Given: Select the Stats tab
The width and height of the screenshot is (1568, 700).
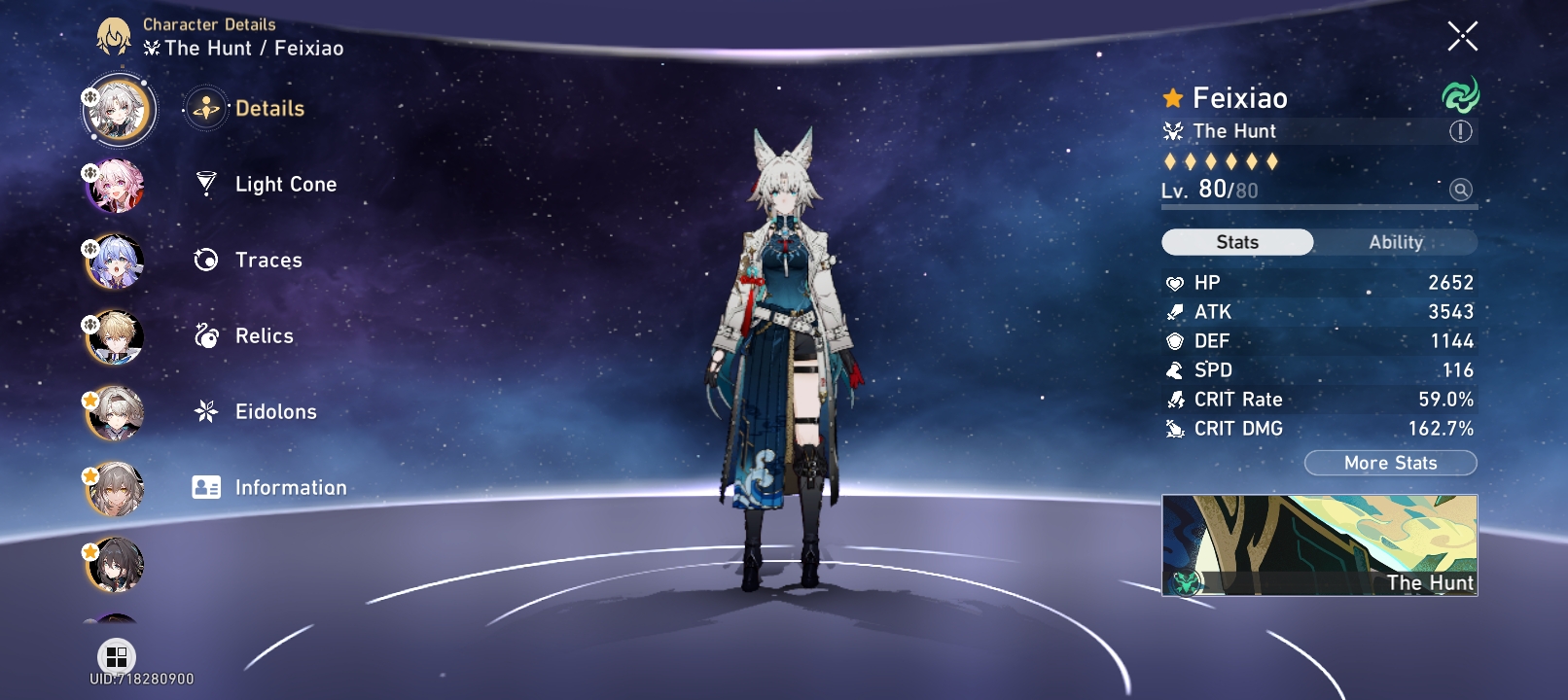Looking at the screenshot, I should coord(1236,242).
